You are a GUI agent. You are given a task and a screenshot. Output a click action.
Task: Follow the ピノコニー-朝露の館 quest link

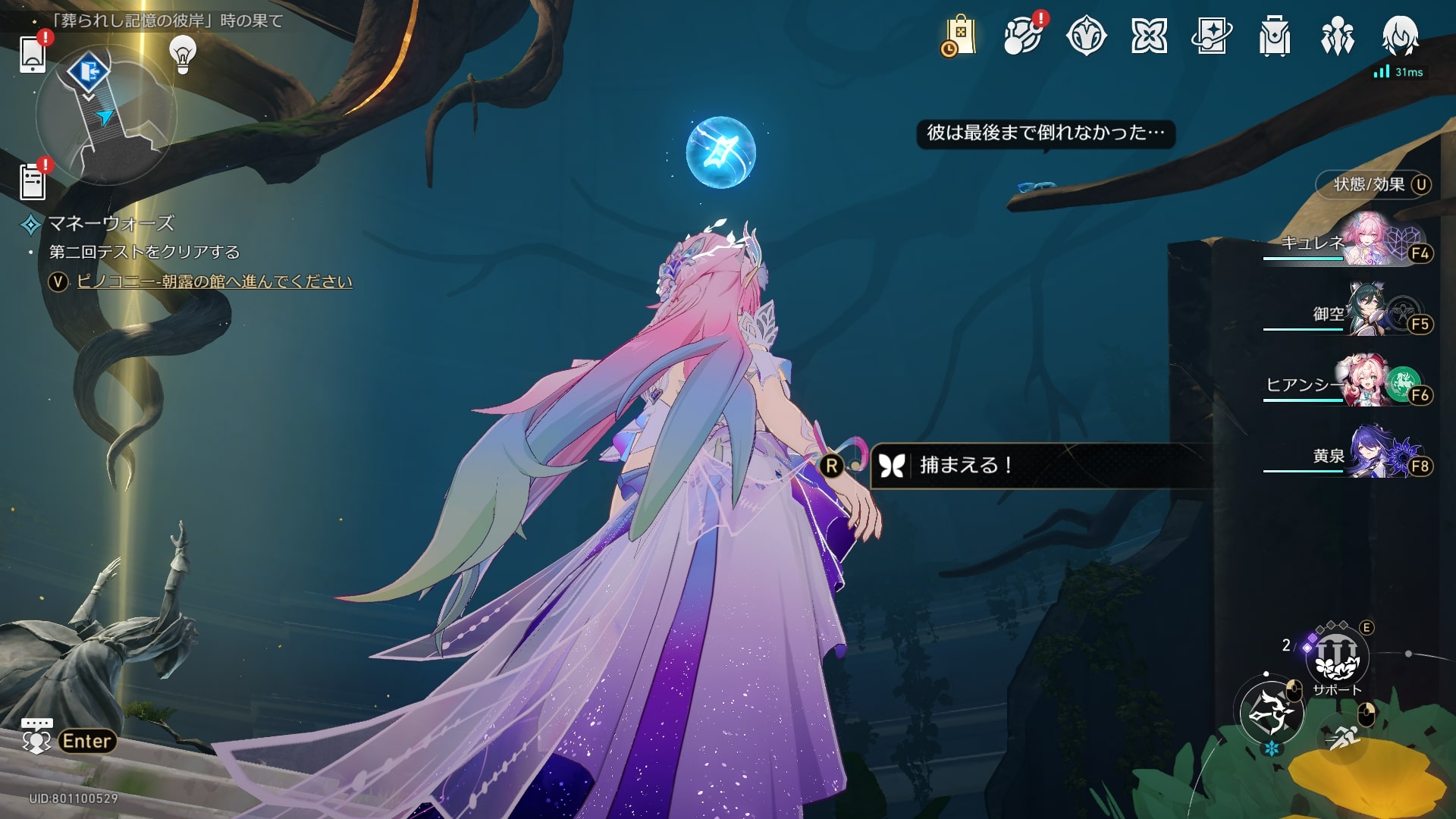215,281
